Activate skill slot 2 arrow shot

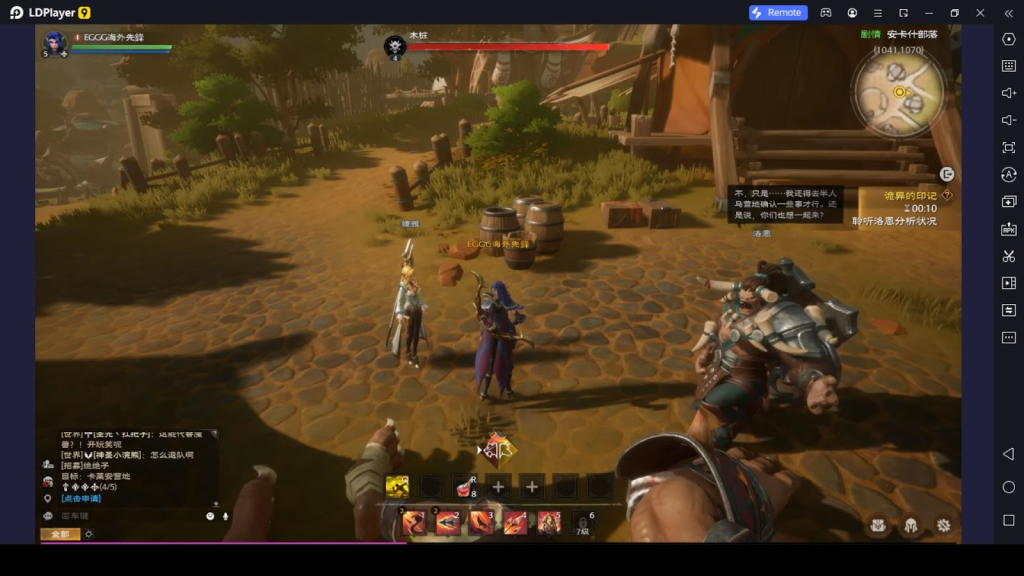448,522
